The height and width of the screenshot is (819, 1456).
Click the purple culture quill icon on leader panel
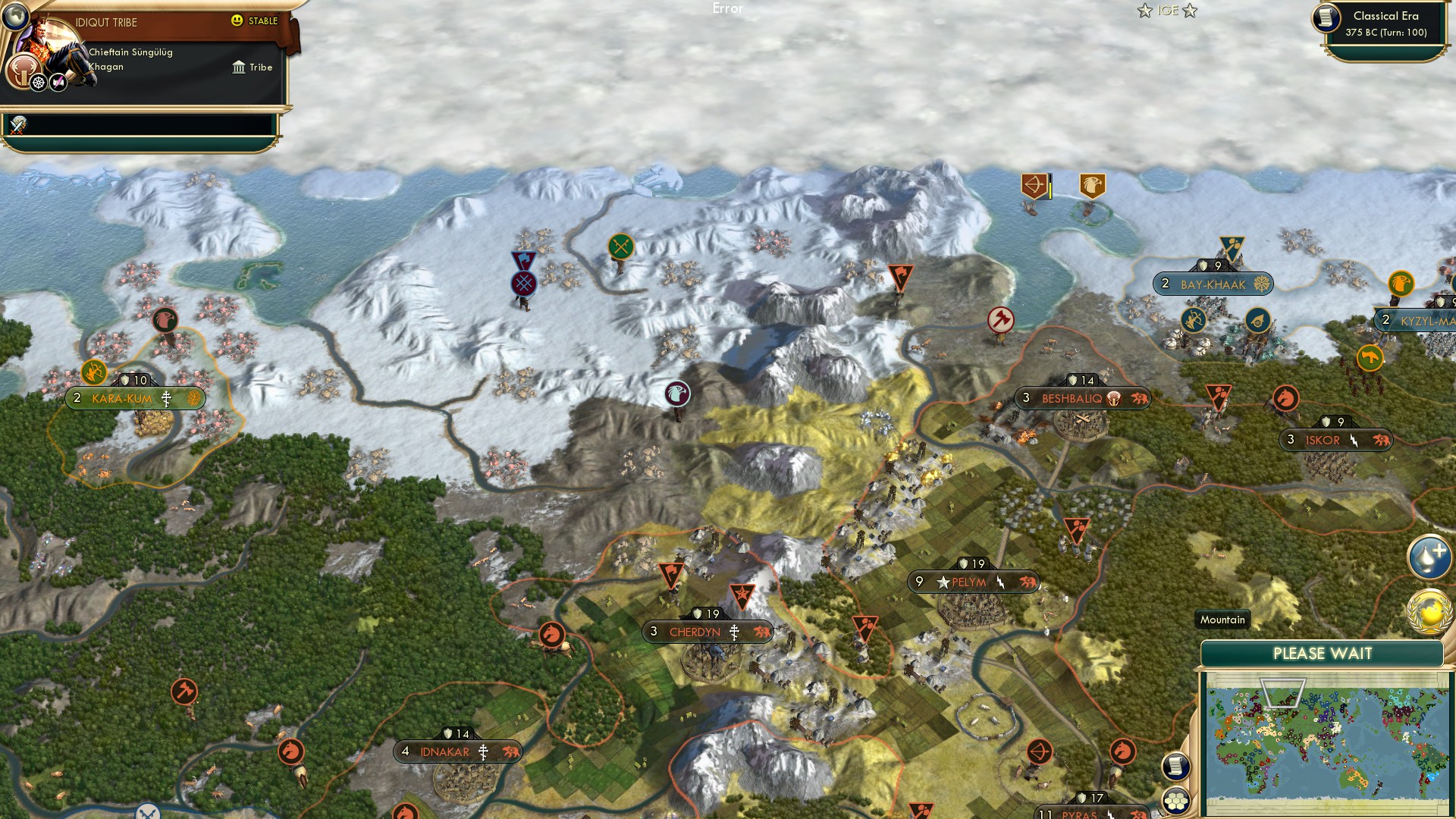click(57, 83)
